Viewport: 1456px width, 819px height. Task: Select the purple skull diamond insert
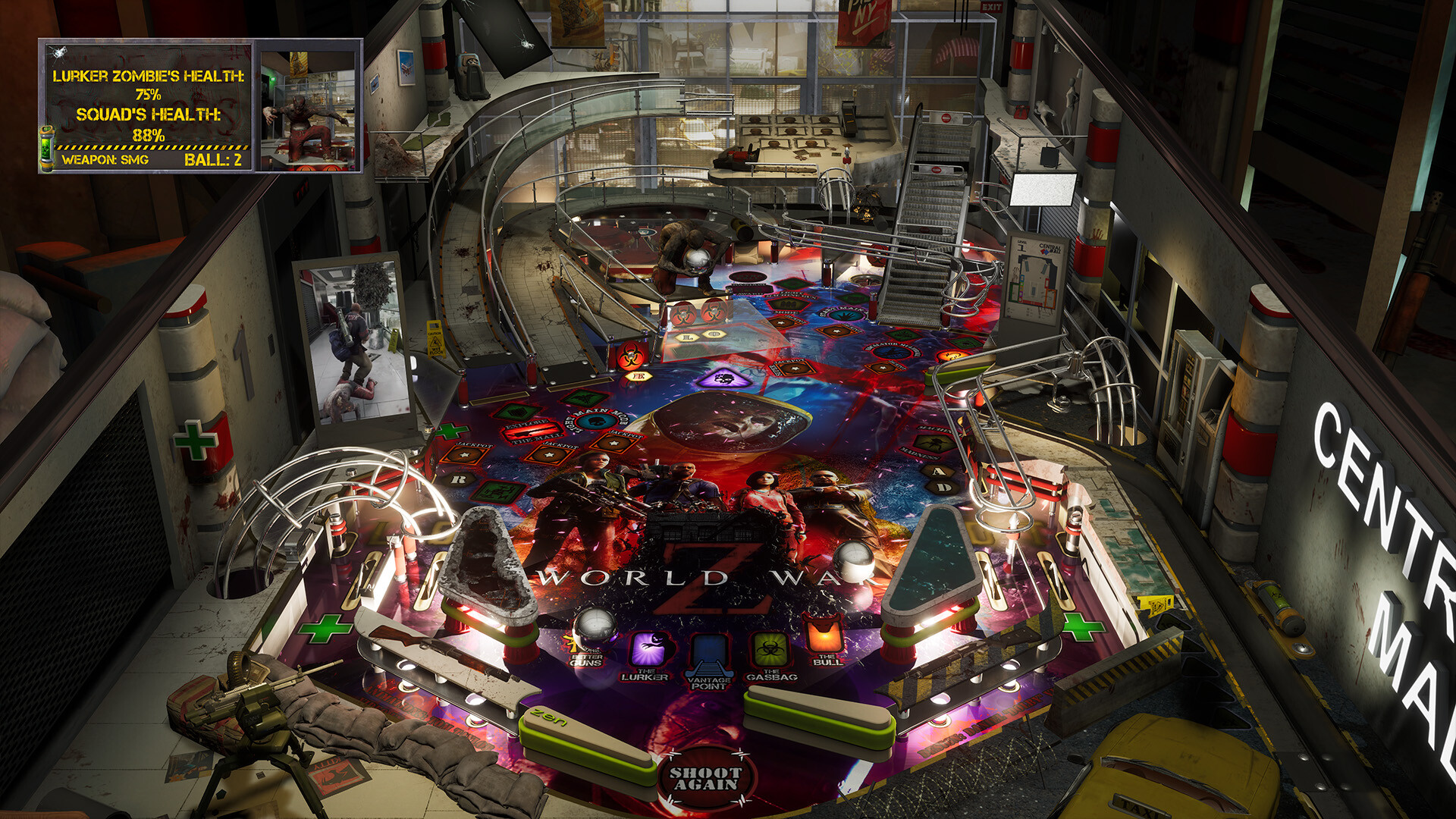click(x=725, y=379)
